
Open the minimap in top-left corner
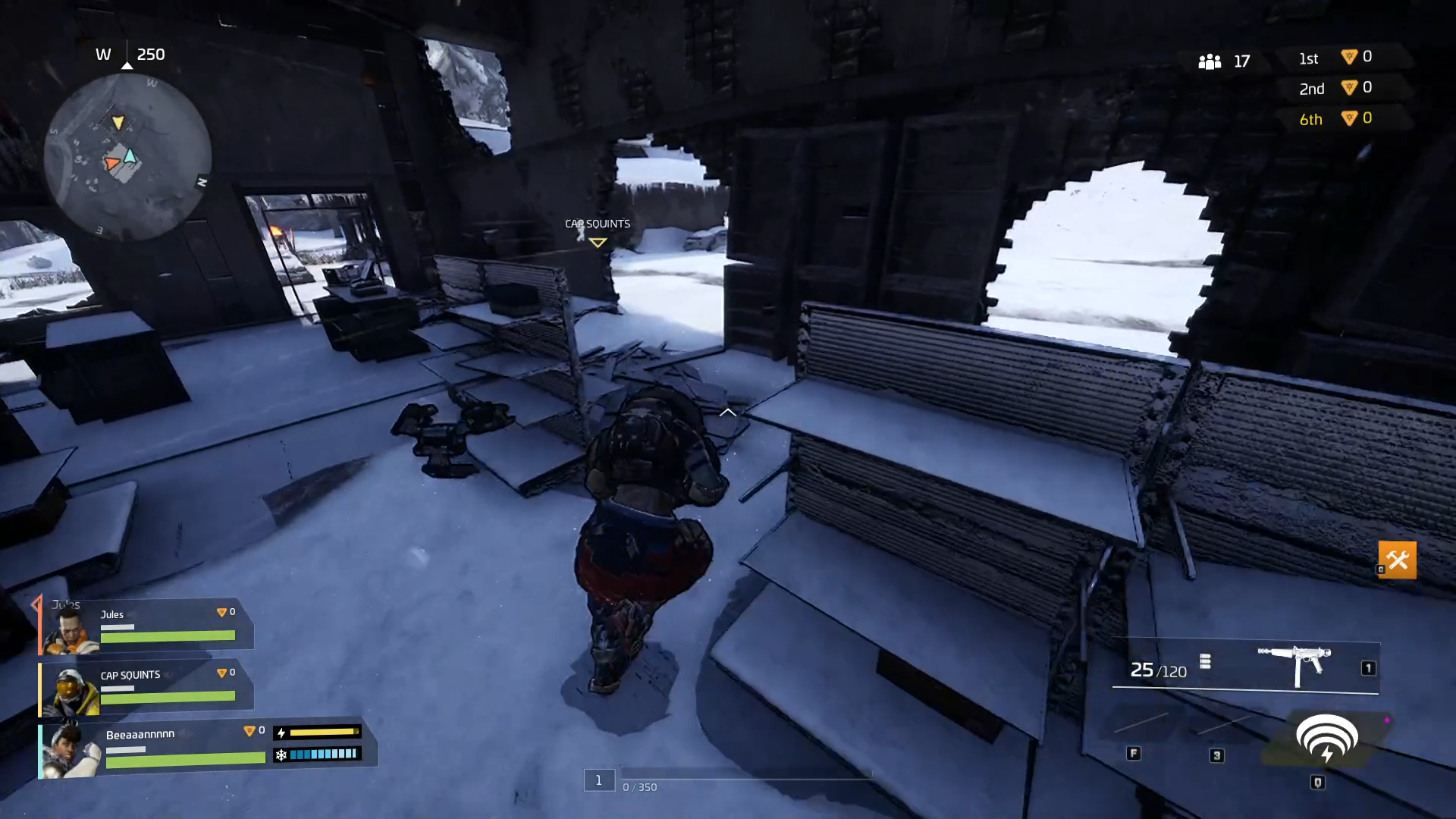tap(130, 157)
